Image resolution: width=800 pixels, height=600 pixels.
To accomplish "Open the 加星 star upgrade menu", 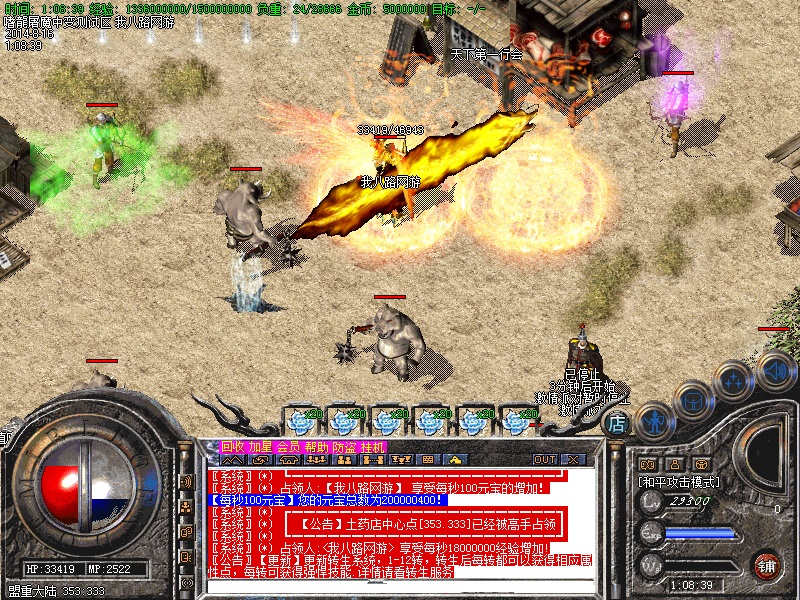I will coord(261,446).
